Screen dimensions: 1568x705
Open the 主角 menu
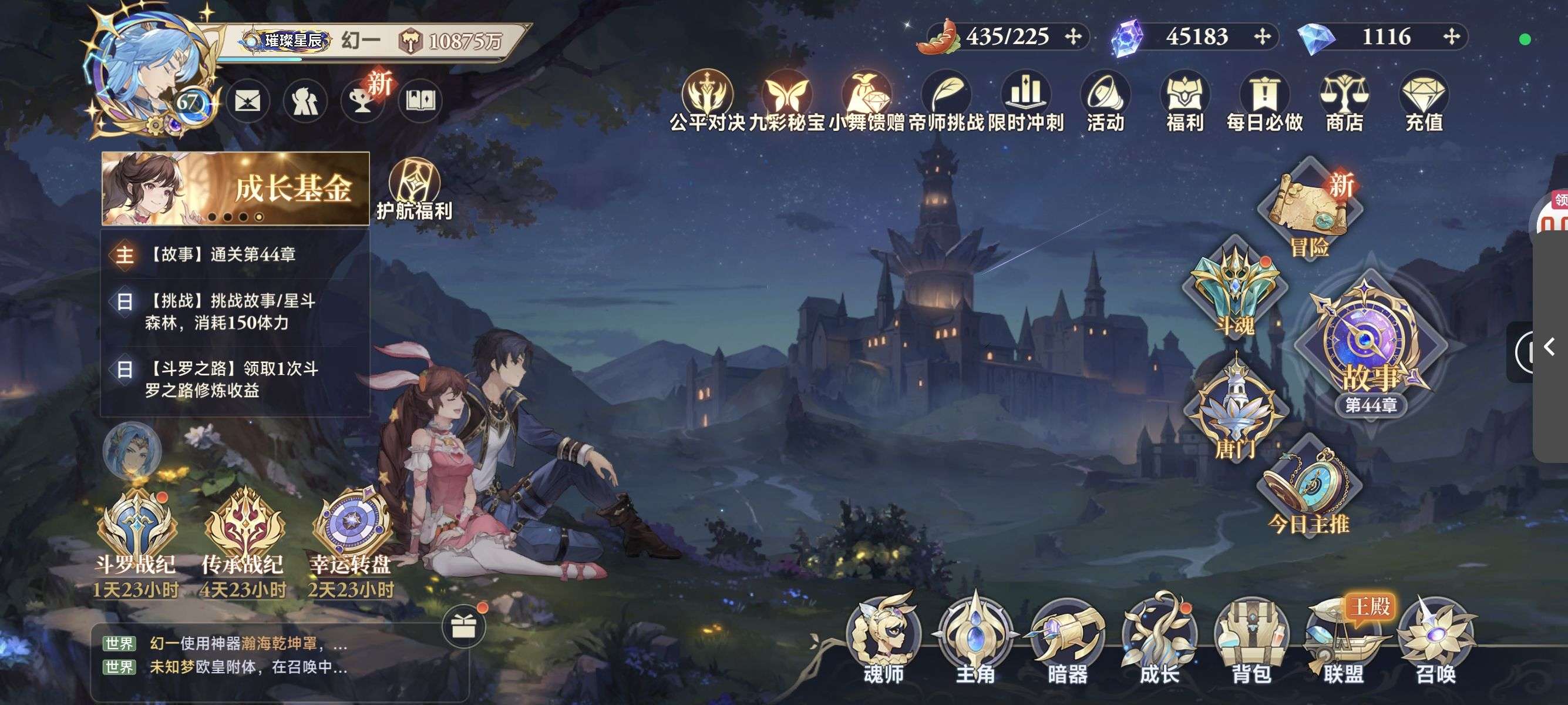(975, 639)
